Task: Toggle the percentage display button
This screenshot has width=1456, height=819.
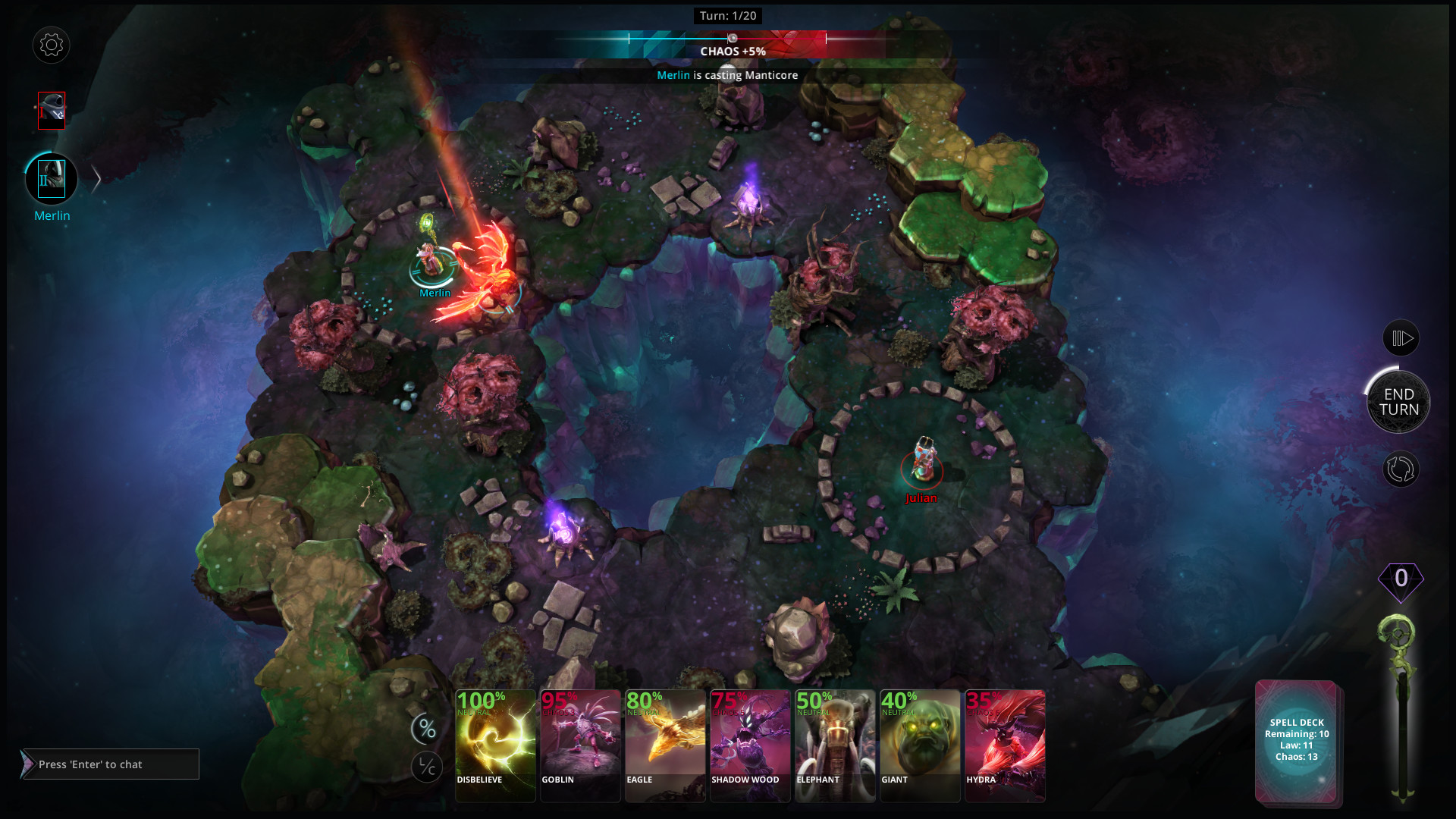Action: [427, 730]
